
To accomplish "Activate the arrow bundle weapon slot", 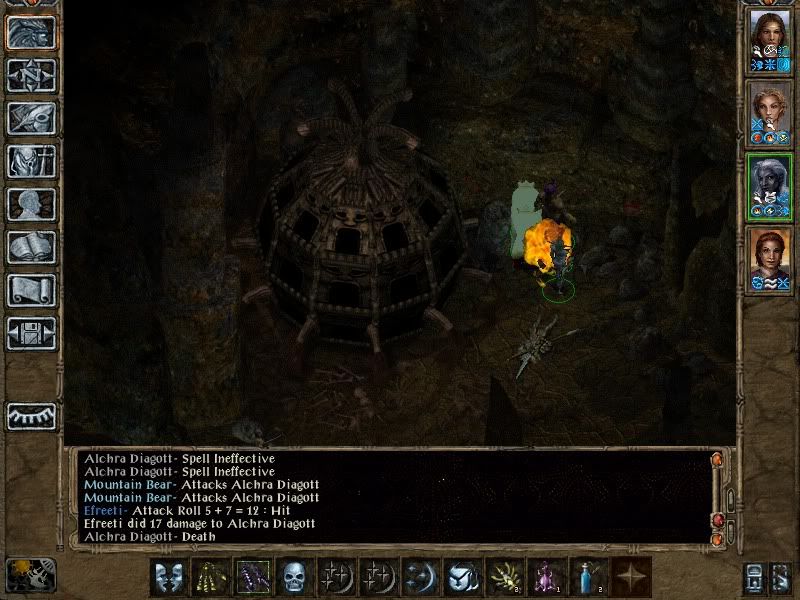I will [209, 577].
